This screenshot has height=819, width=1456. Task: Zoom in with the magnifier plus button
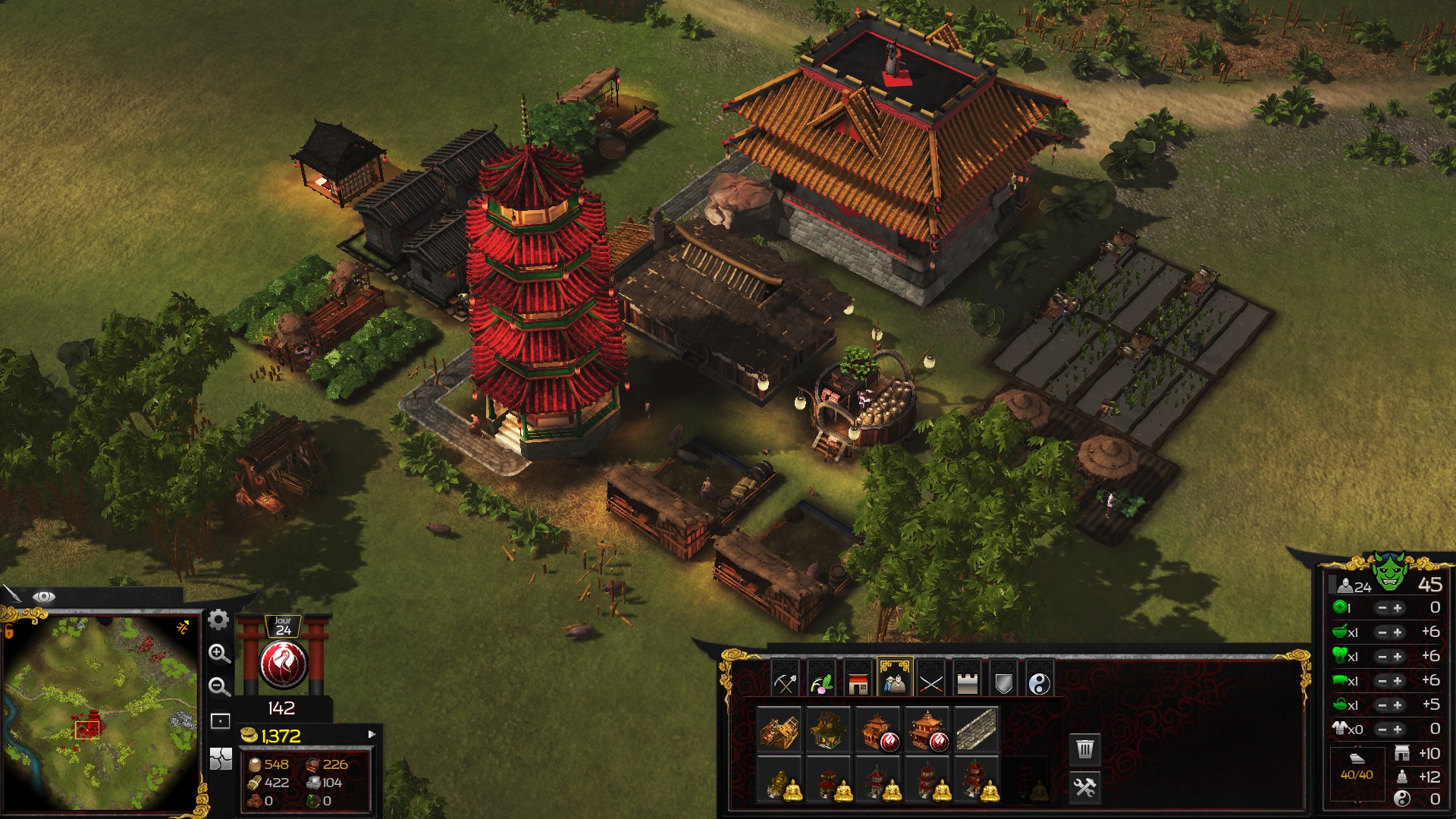tap(219, 653)
